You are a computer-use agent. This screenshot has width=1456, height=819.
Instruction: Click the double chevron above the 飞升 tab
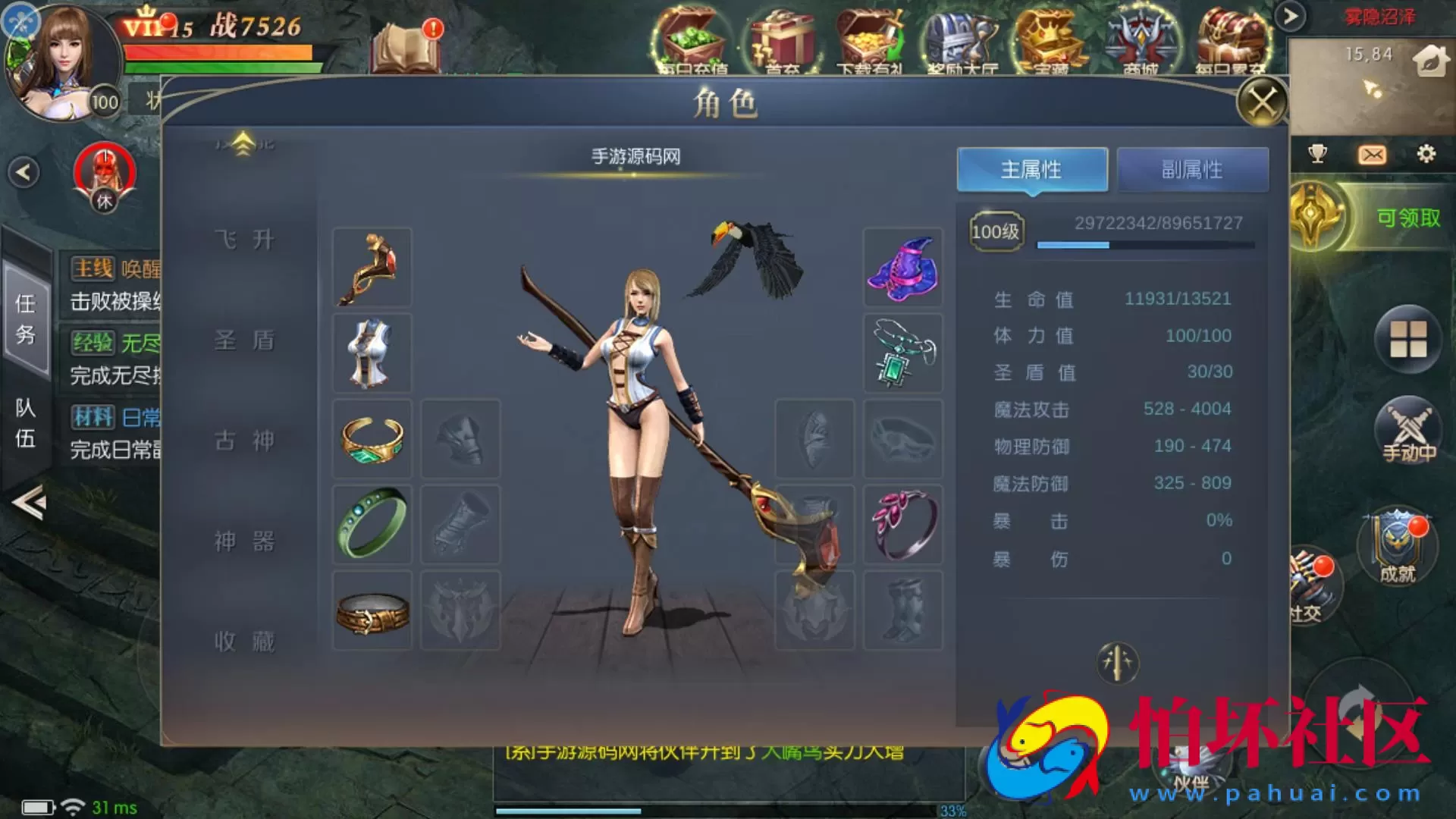[243, 143]
